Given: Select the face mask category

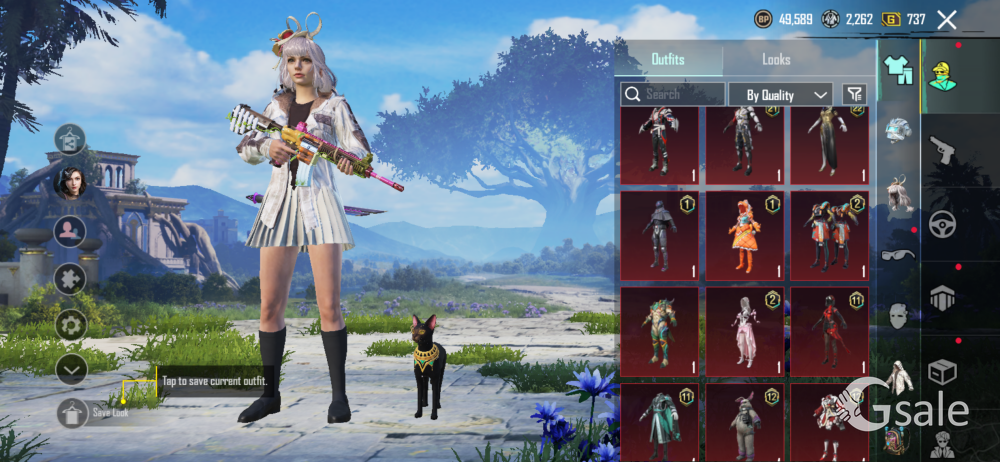Looking at the screenshot, I should click(898, 316).
